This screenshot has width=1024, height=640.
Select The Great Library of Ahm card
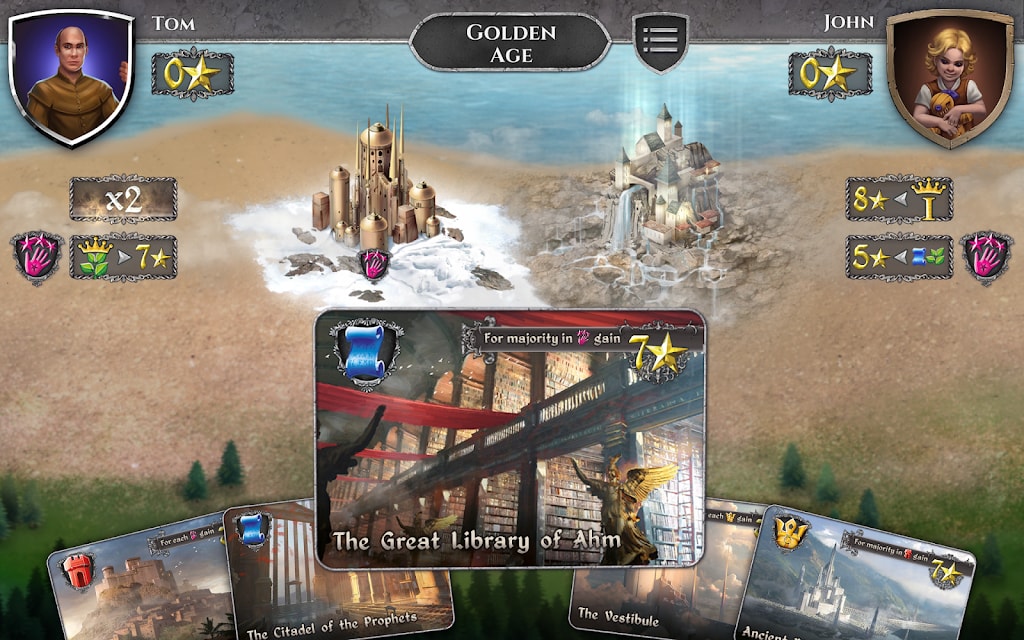coord(510,438)
